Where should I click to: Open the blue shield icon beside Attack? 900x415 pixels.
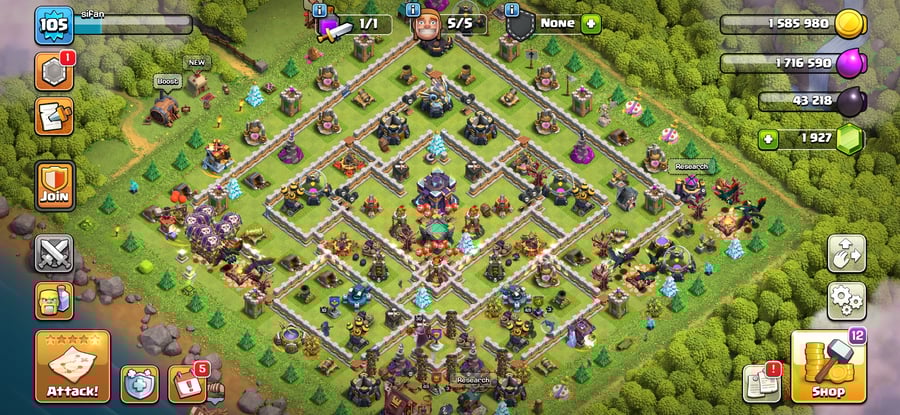click(139, 383)
